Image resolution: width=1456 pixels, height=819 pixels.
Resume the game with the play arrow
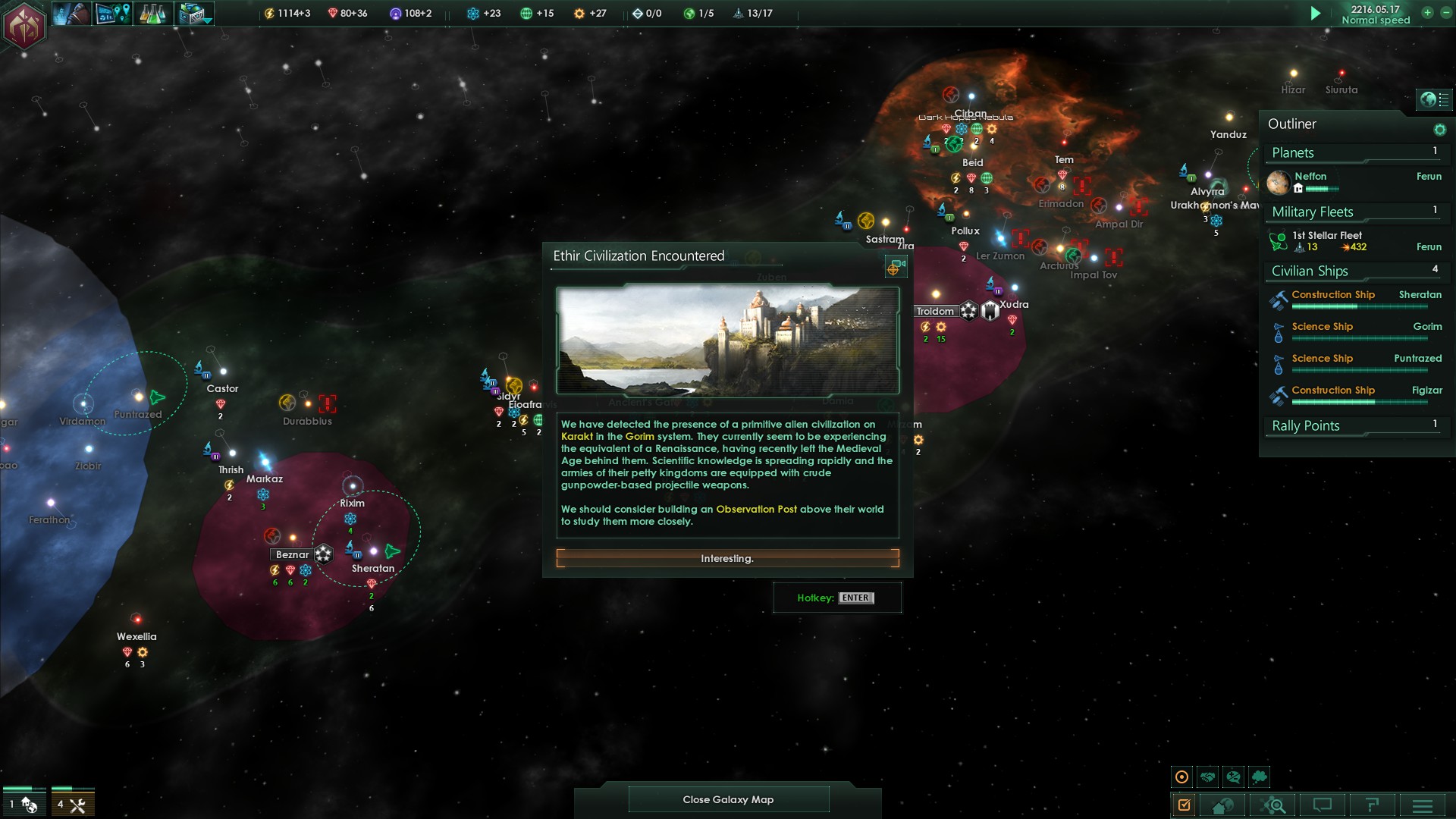point(1316,14)
